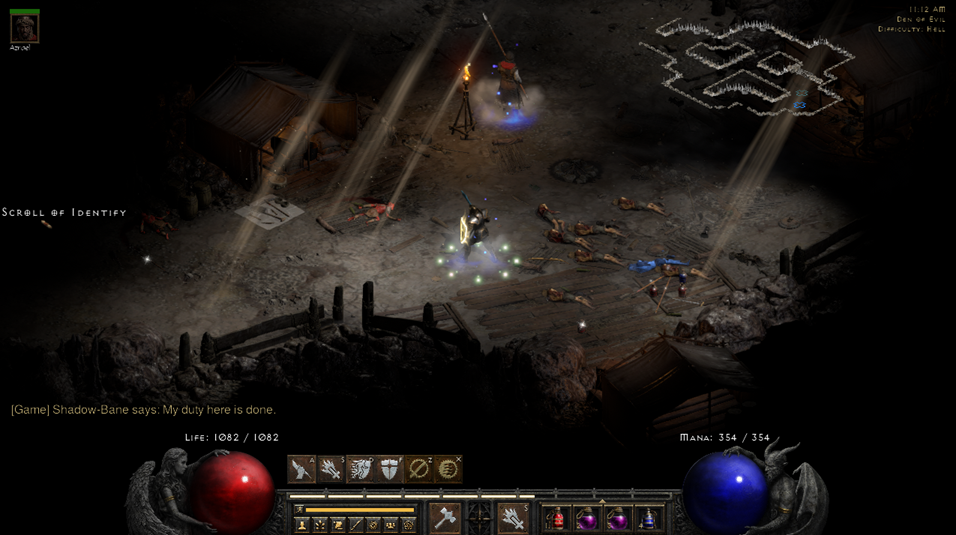
Task: Choose the beast-head shield skill bound to D
Action: coord(360,469)
